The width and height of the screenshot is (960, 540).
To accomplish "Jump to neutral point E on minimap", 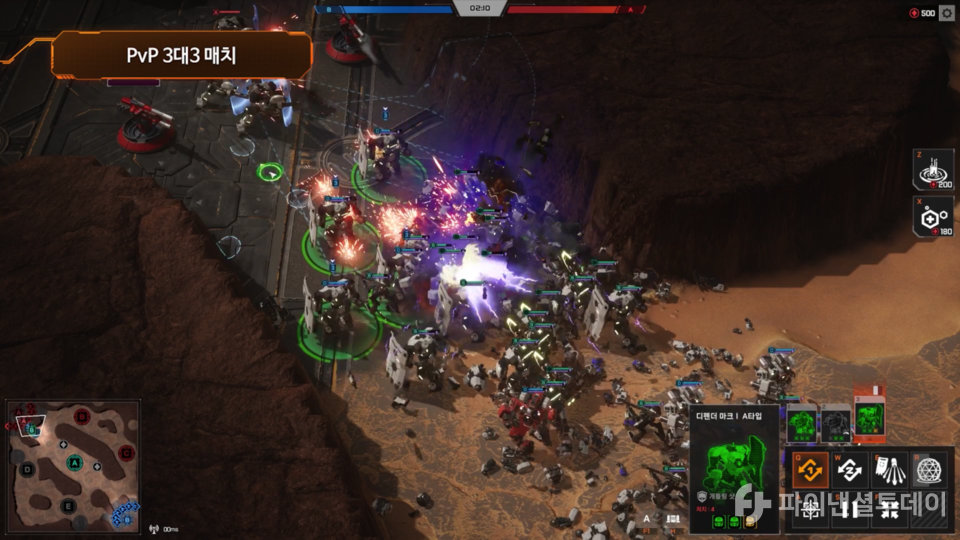I will (x=67, y=506).
